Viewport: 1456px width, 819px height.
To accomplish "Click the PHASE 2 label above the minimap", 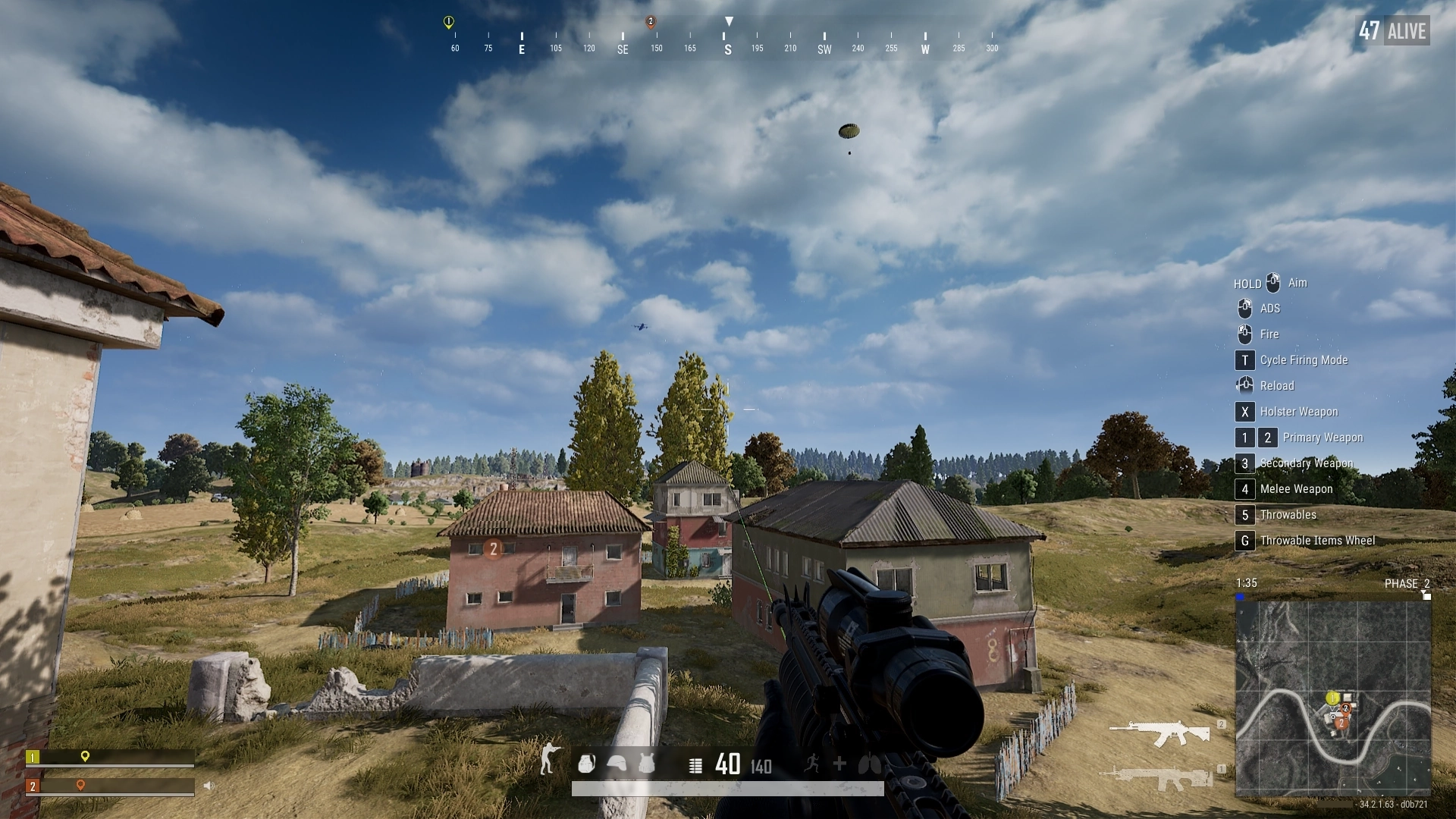I will (x=1408, y=583).
